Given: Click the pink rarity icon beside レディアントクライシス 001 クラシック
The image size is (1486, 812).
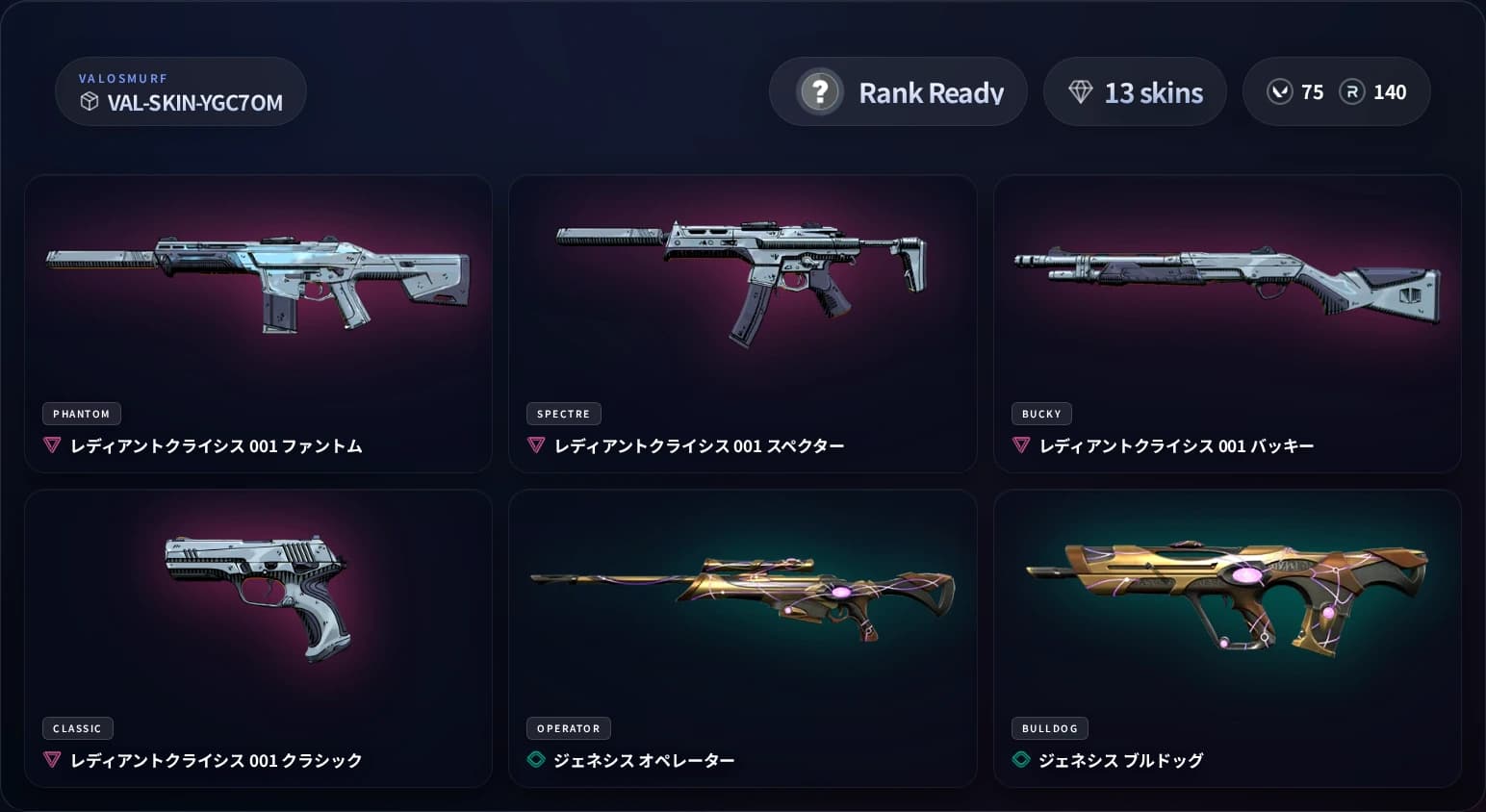Looking at the screenshot, I should (51, 760).
